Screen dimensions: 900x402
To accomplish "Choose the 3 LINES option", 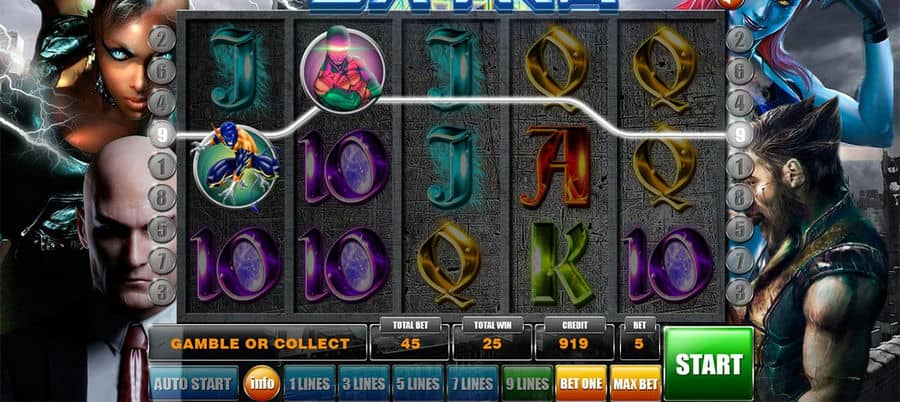I will pos(363,383).
